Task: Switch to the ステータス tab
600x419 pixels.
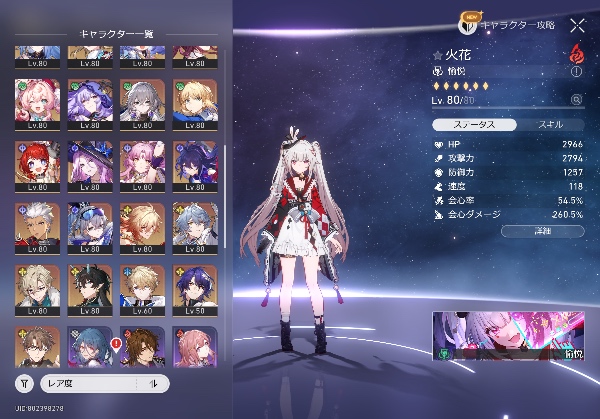Action: tap(475, 125)
